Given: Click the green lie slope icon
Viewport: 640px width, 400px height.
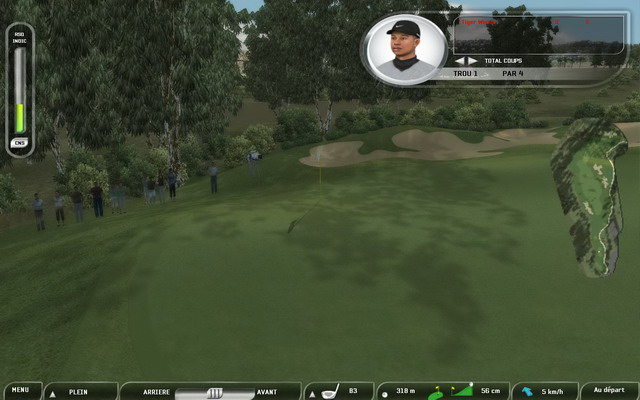Looking at the screenshot, I should click(462, 391).
